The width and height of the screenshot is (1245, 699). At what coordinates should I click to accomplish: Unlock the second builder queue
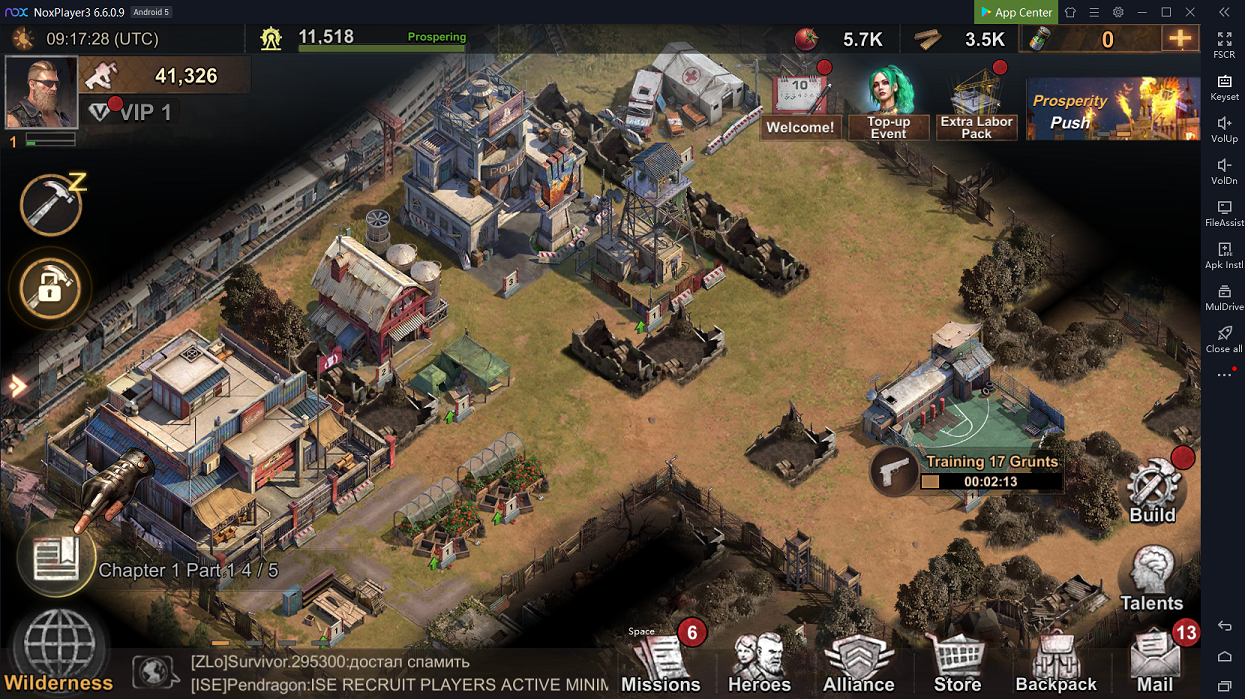click(x=50, y=289)
